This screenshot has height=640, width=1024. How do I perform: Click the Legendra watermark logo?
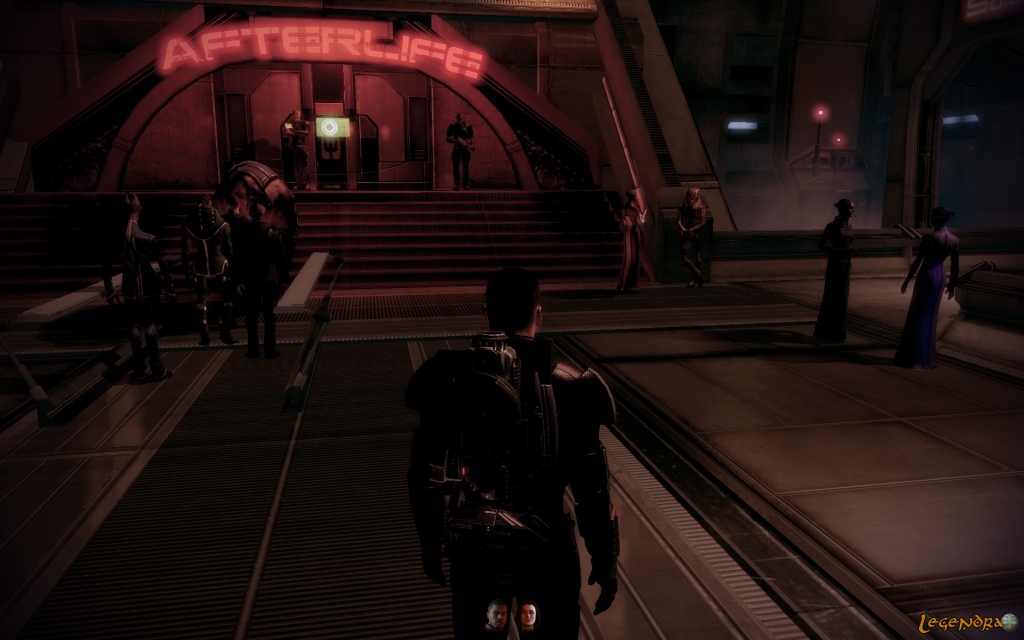coord(969,621)
